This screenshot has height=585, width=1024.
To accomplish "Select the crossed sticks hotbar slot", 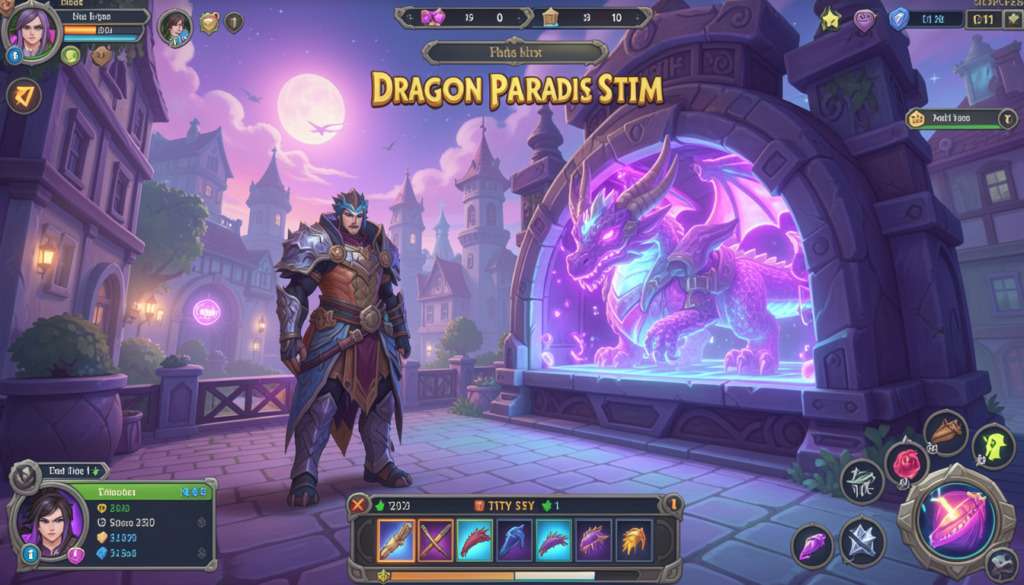I will [435, 540].
